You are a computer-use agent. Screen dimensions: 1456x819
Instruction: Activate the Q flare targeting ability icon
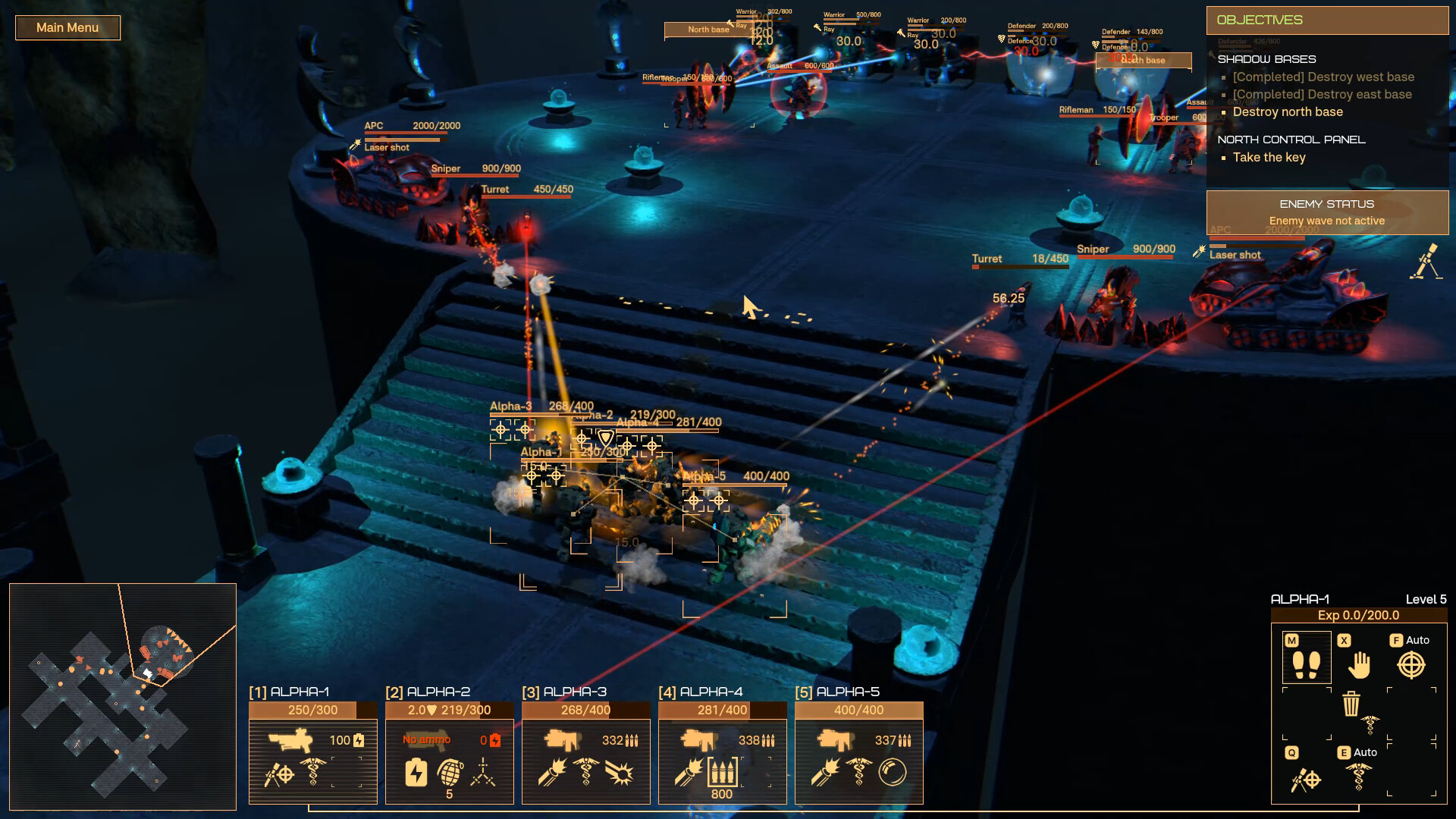click(1306, 779)
